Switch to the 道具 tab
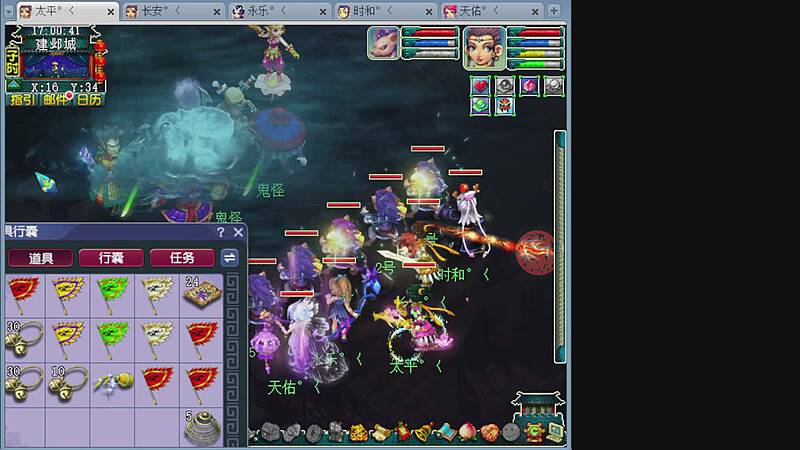The height and width of the screenshot is (450, 800). coord(41,258)
